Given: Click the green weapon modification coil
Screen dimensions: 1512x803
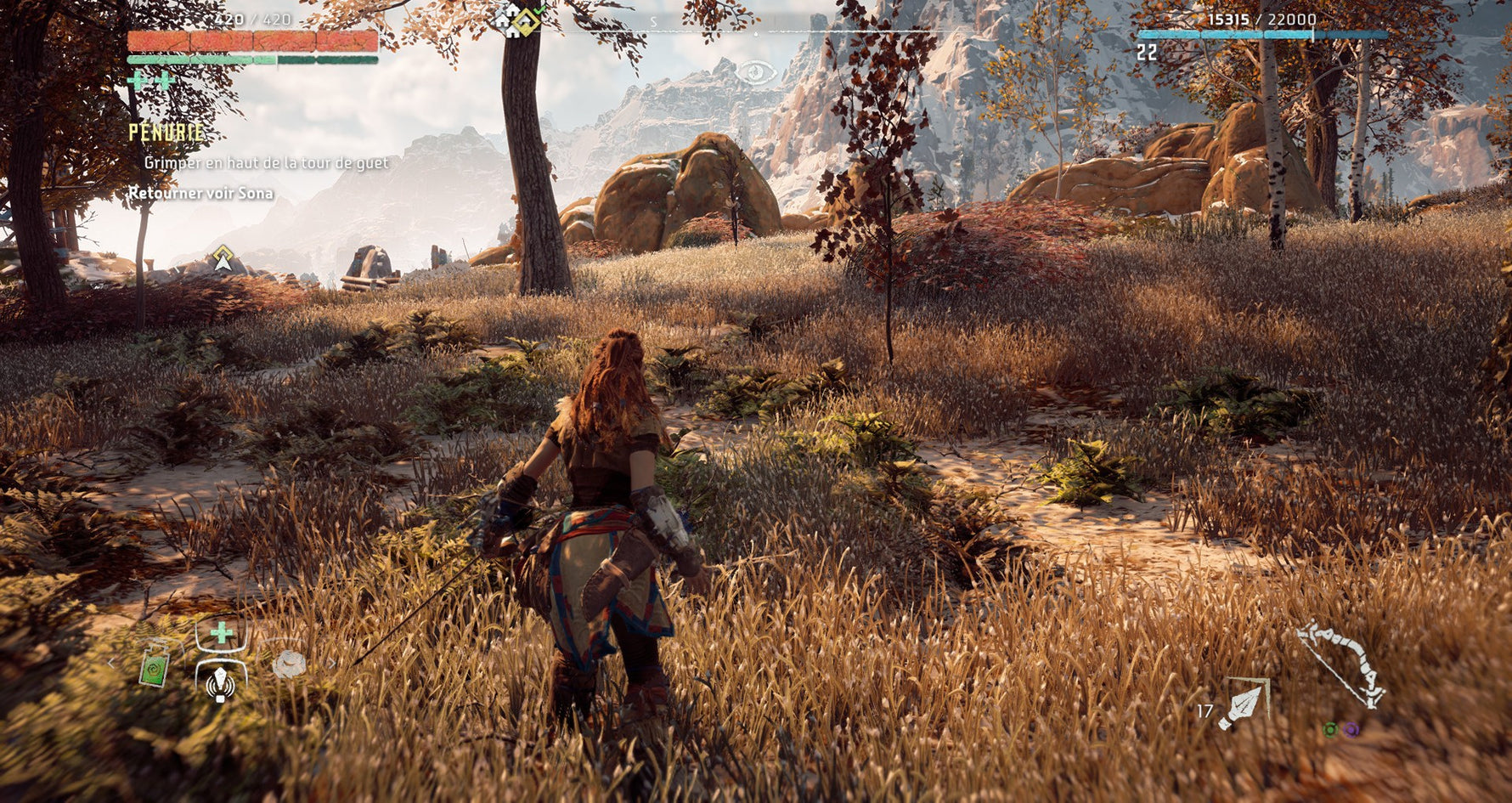Looking at the screenshot, I should pyautogui.click(x=1330, y=729).
